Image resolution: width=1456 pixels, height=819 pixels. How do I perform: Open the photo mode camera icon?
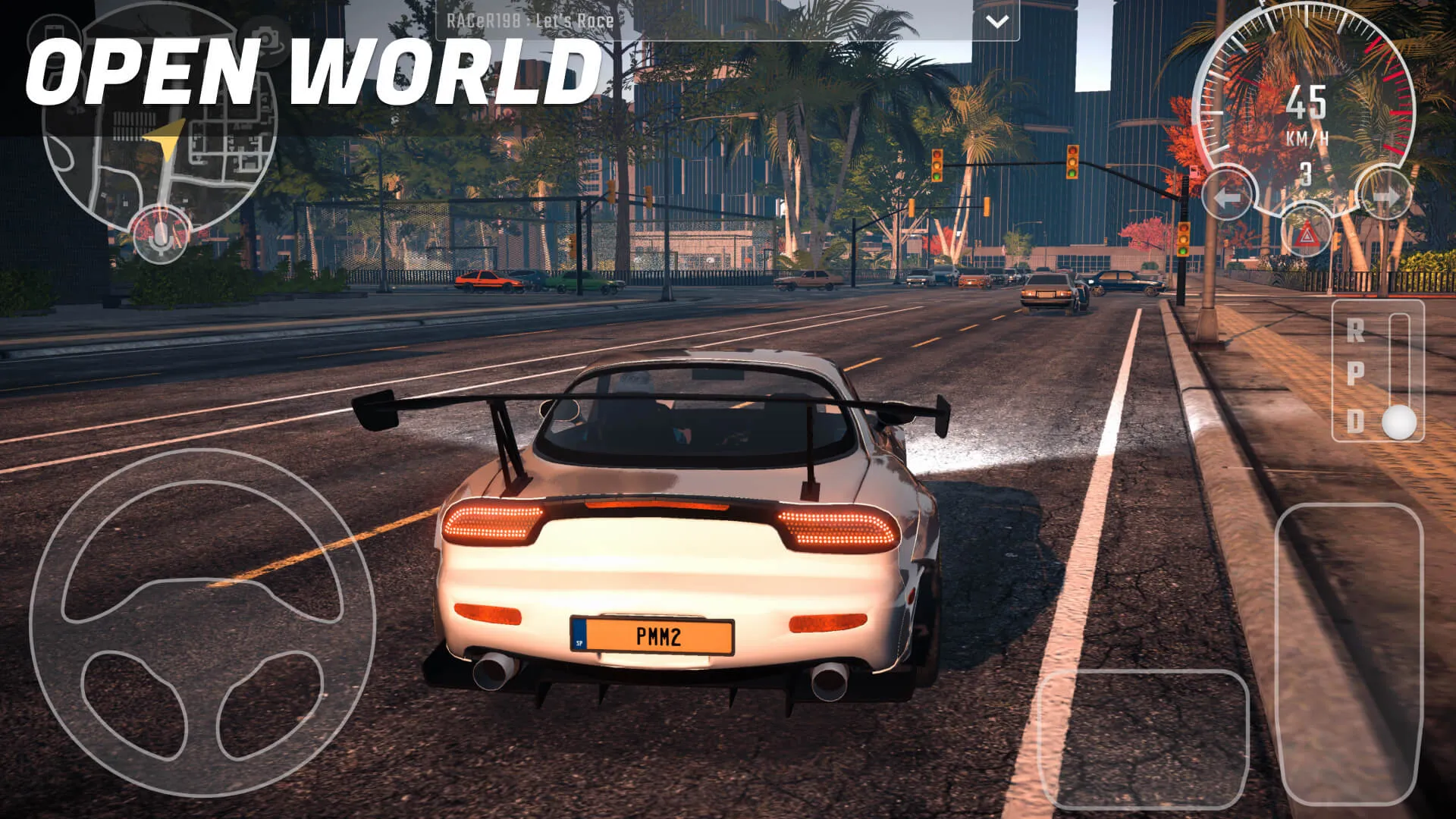(265, 36)
